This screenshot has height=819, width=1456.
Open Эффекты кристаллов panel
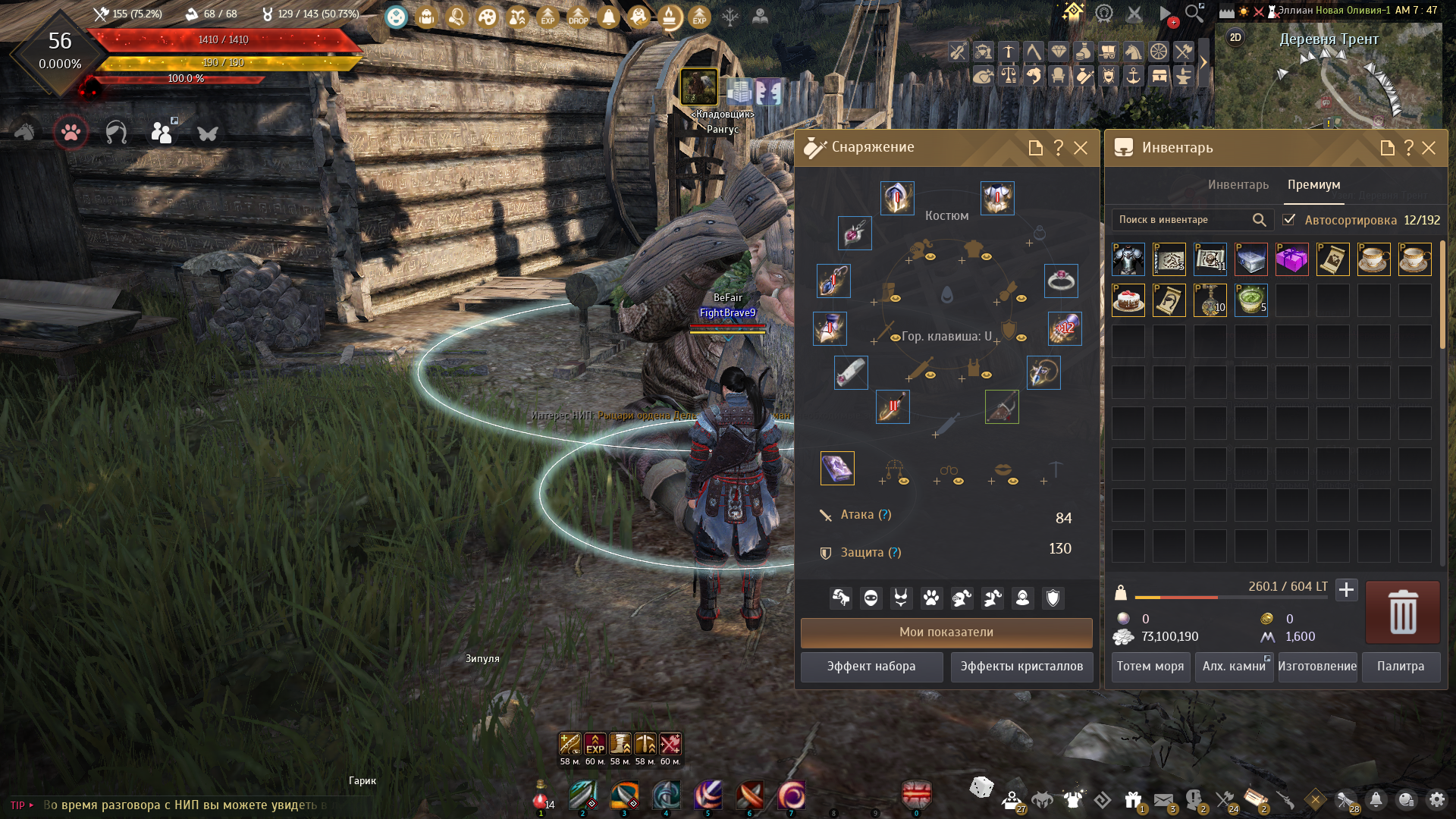(x=1021, y=667)
